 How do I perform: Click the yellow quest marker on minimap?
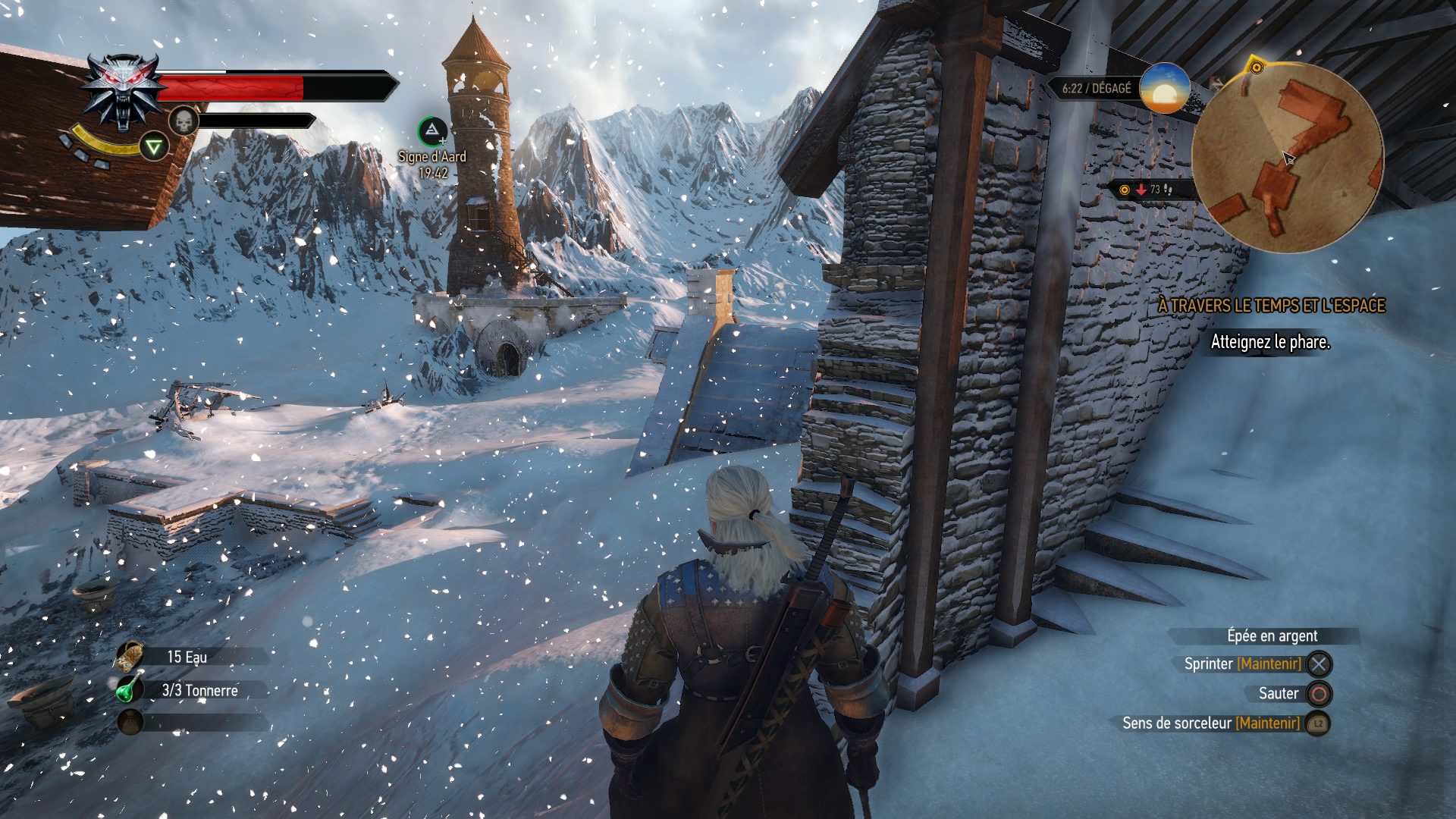[1256, 67]
